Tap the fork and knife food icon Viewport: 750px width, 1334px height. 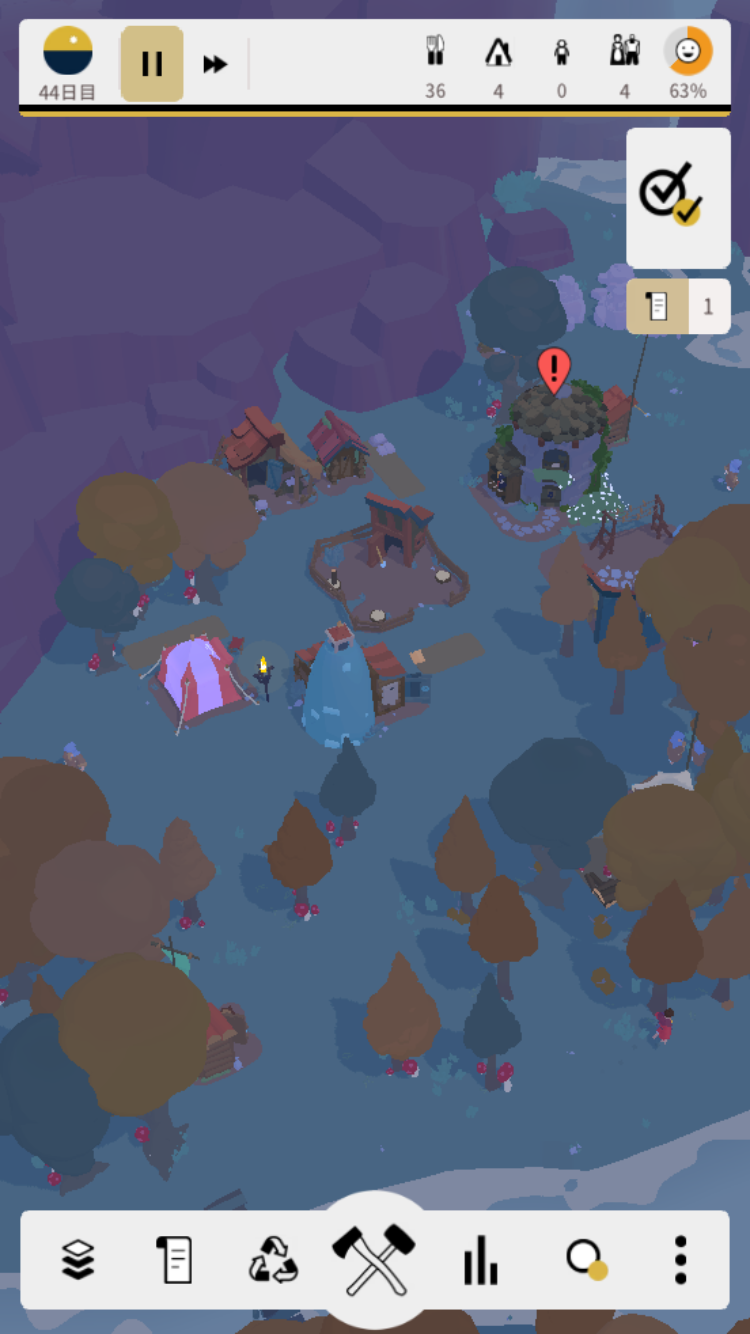[435, 51]
